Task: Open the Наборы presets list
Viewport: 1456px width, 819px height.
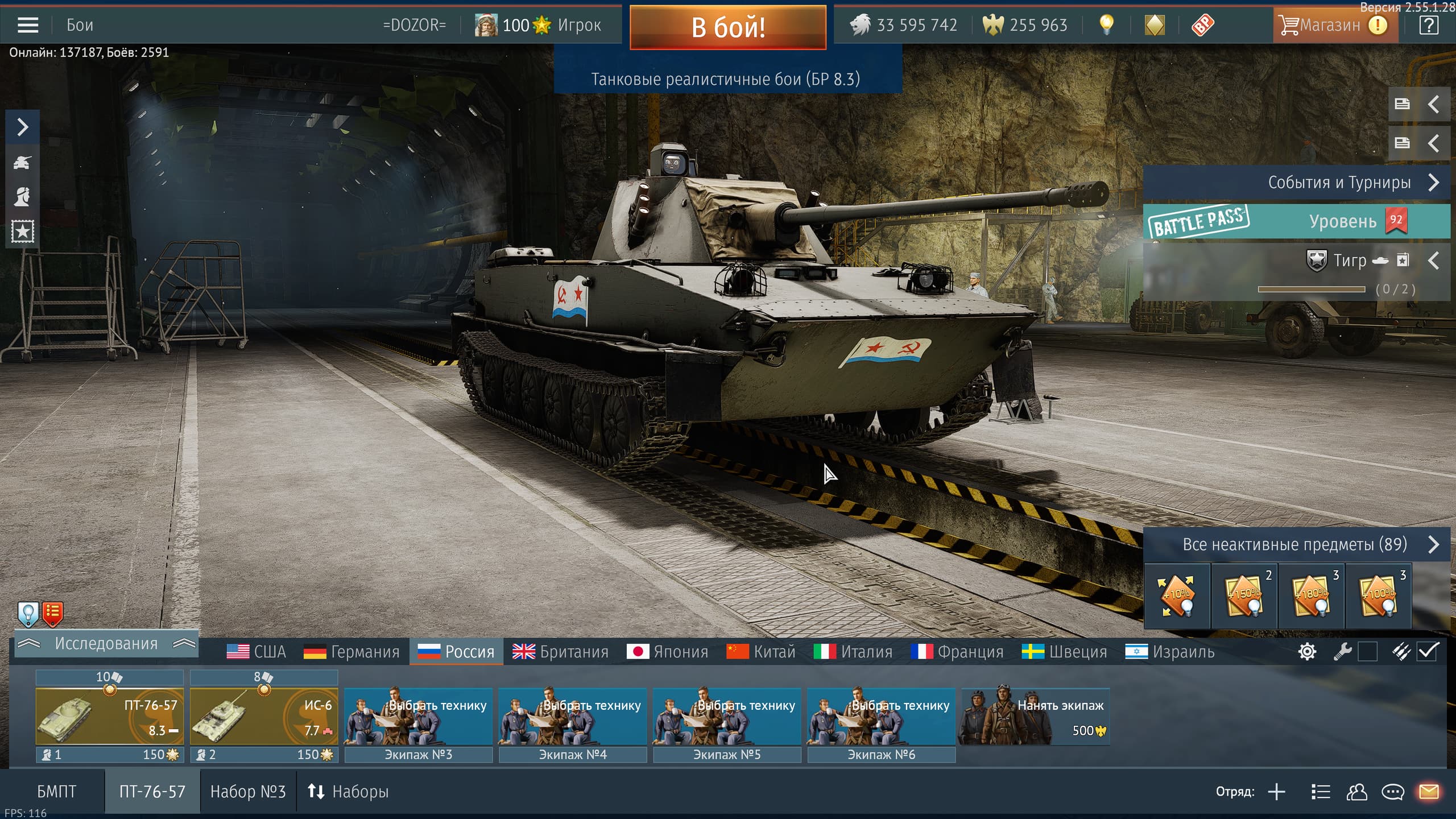Action: [348, 792]
